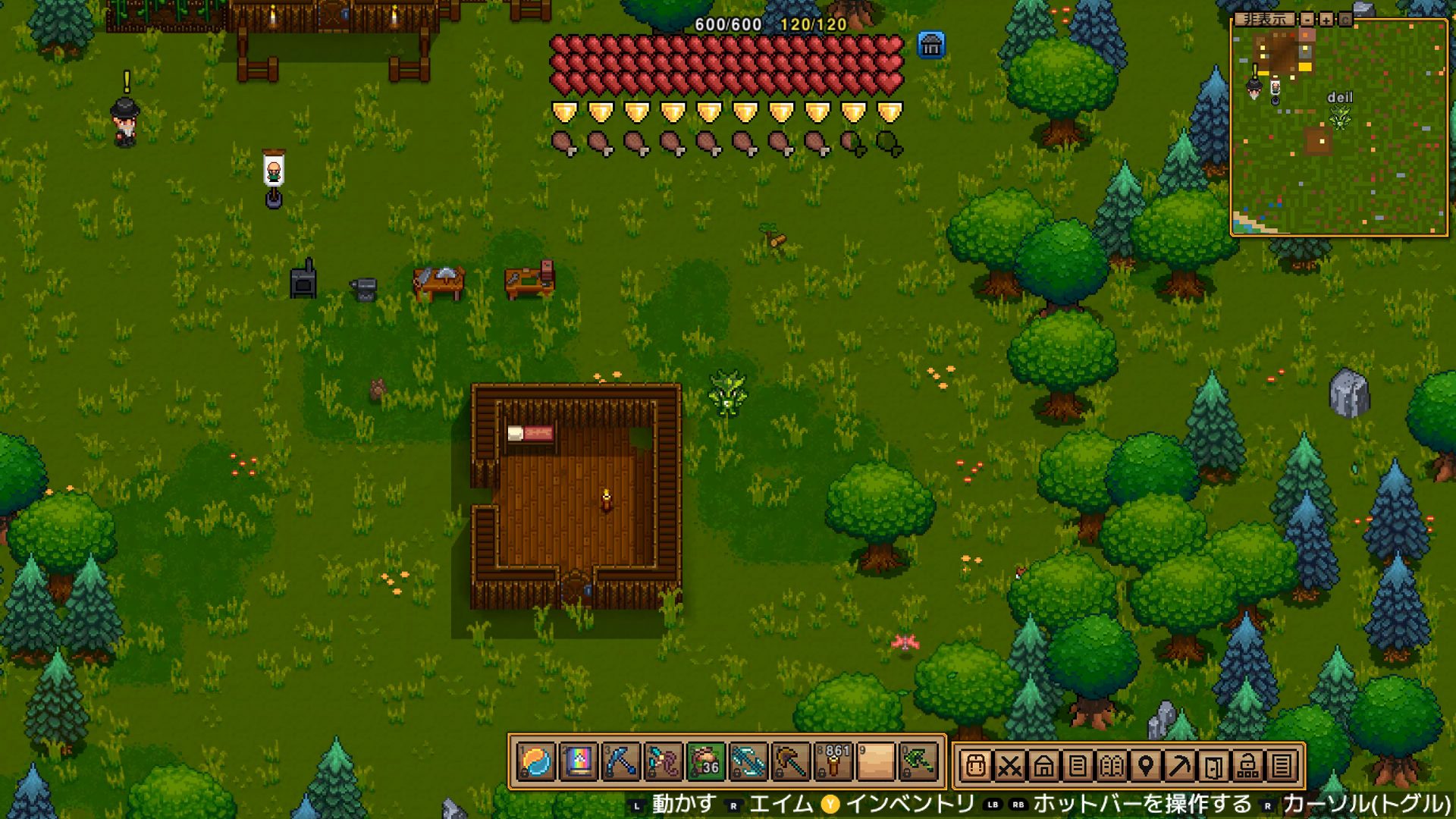Select the rainbow spellbook hotbar slot
This screenshot has height=819, width=1456.
578,762
